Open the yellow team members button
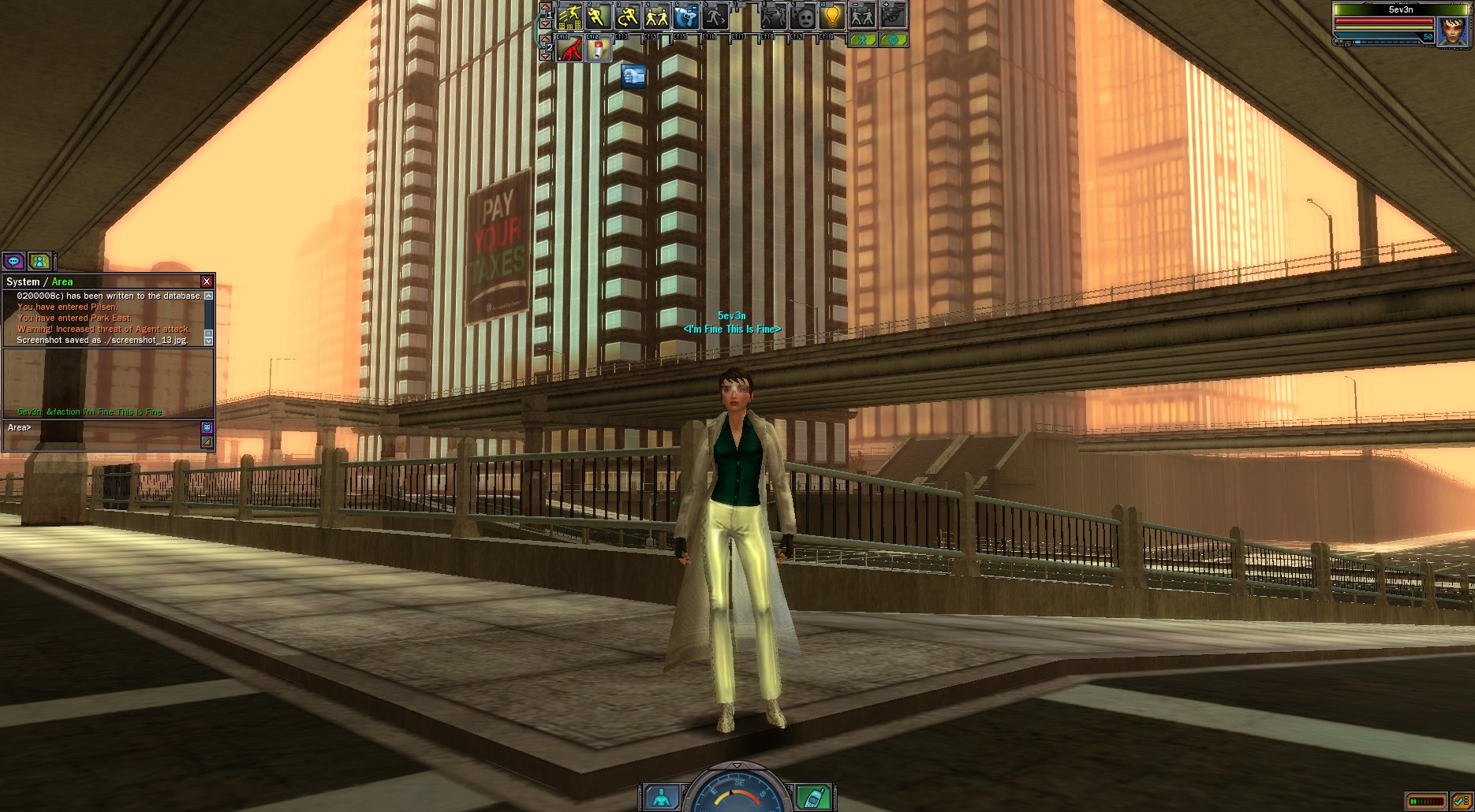Screen dimensions: 1475x812 point(39,261)
